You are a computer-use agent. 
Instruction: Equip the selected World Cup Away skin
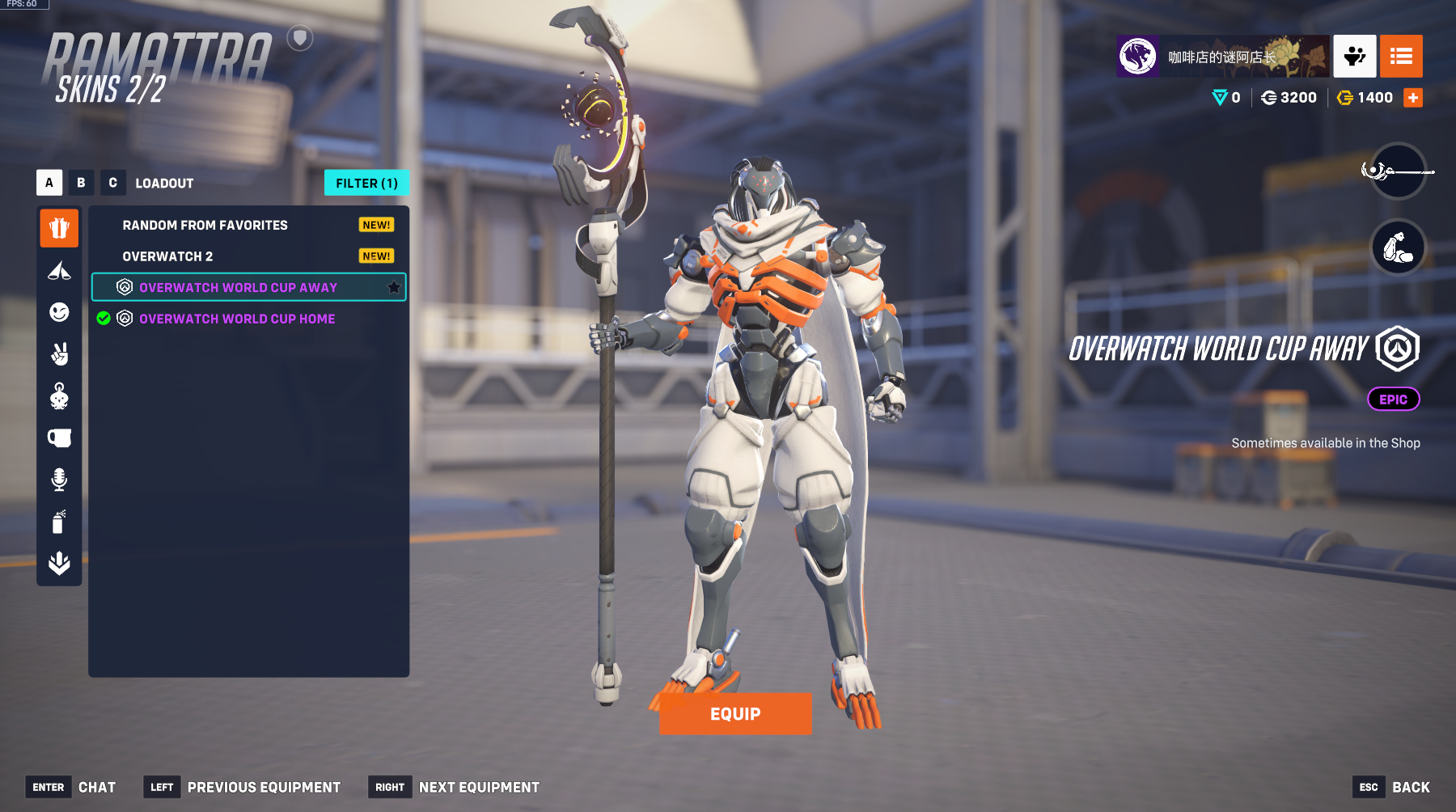pyautogui.click(x=734, y=713)
